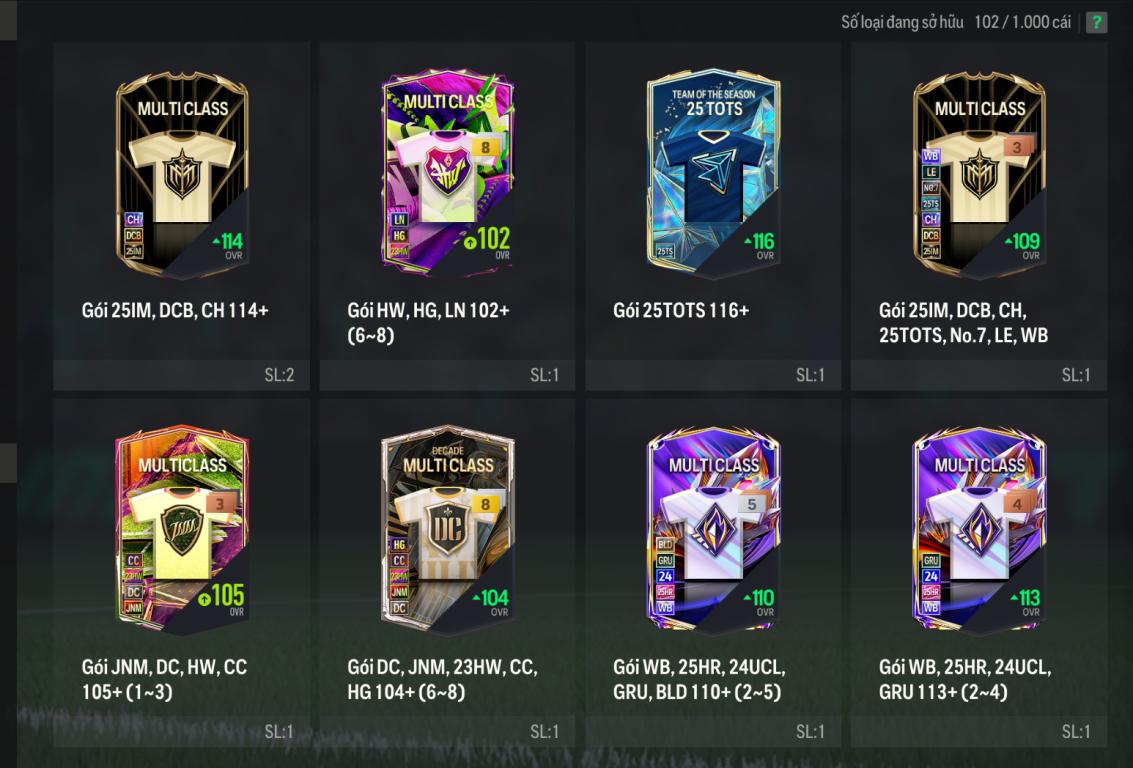Select the Gói WB, 25HR, 24UCL 110+ pack

click(x=713, y=532)
